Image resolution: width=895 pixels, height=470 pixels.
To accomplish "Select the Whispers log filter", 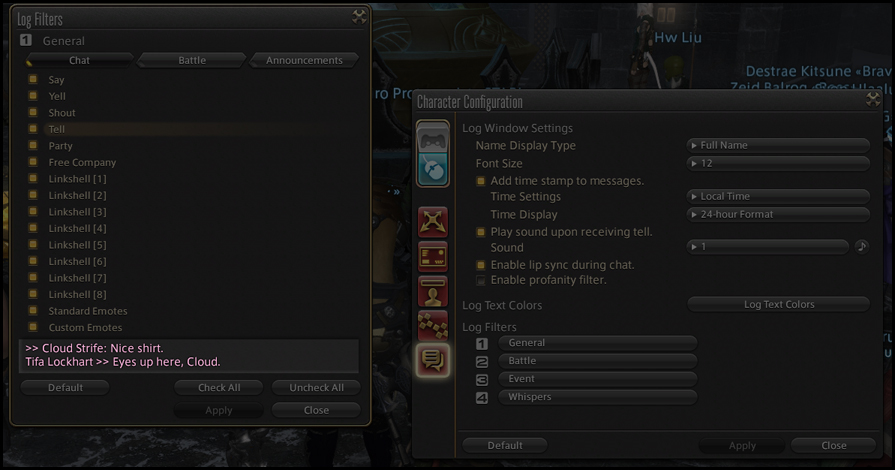I will tap(597, 397).
